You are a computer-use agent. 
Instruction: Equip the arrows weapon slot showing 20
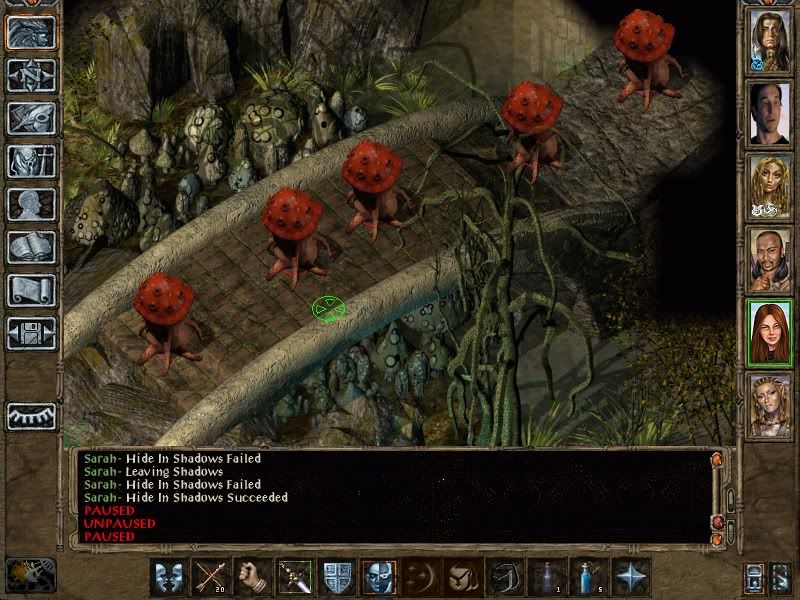pos(210,577)
